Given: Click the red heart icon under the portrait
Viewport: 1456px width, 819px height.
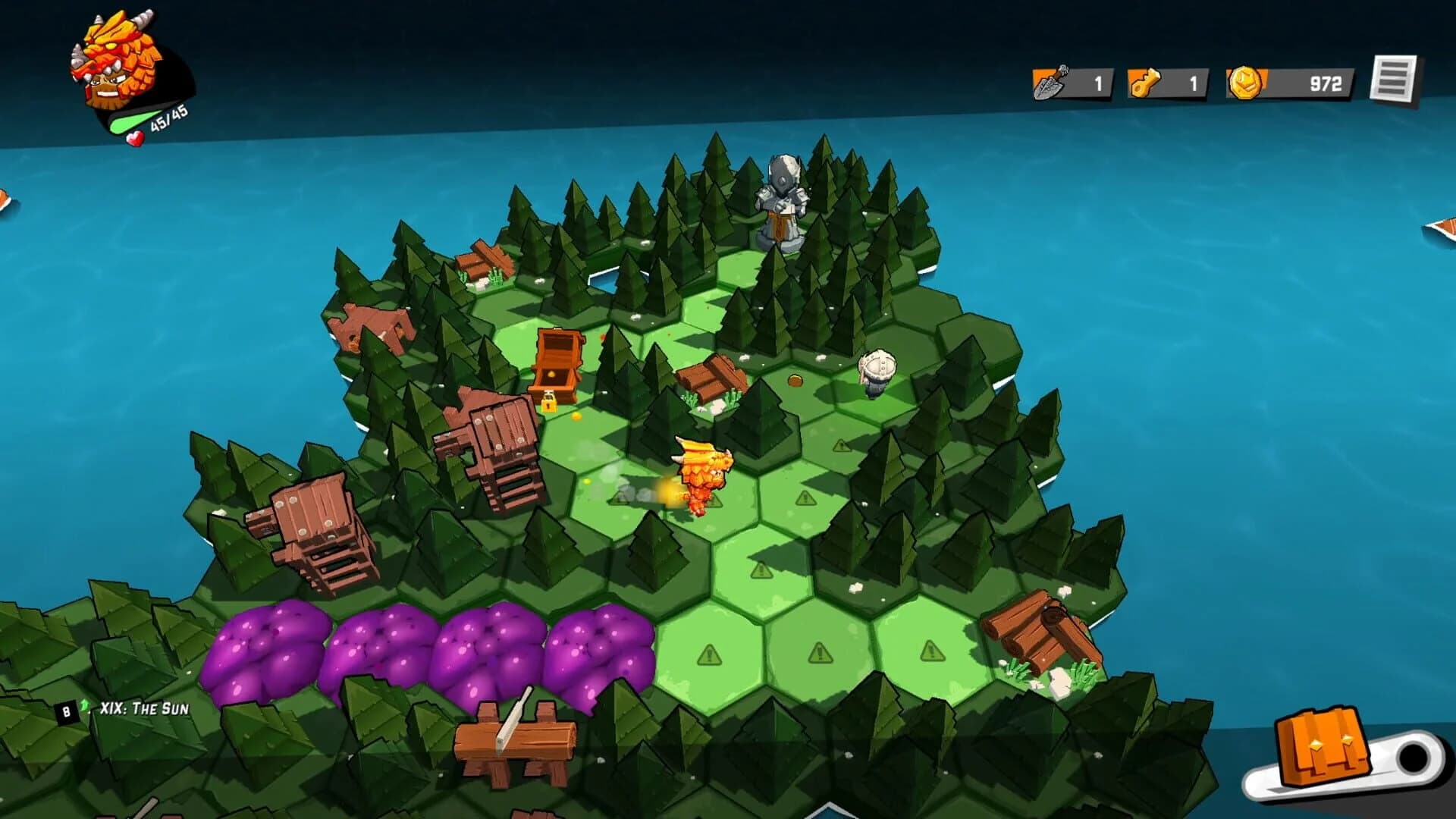Looking at the screenshot, I should coord(135,138).
